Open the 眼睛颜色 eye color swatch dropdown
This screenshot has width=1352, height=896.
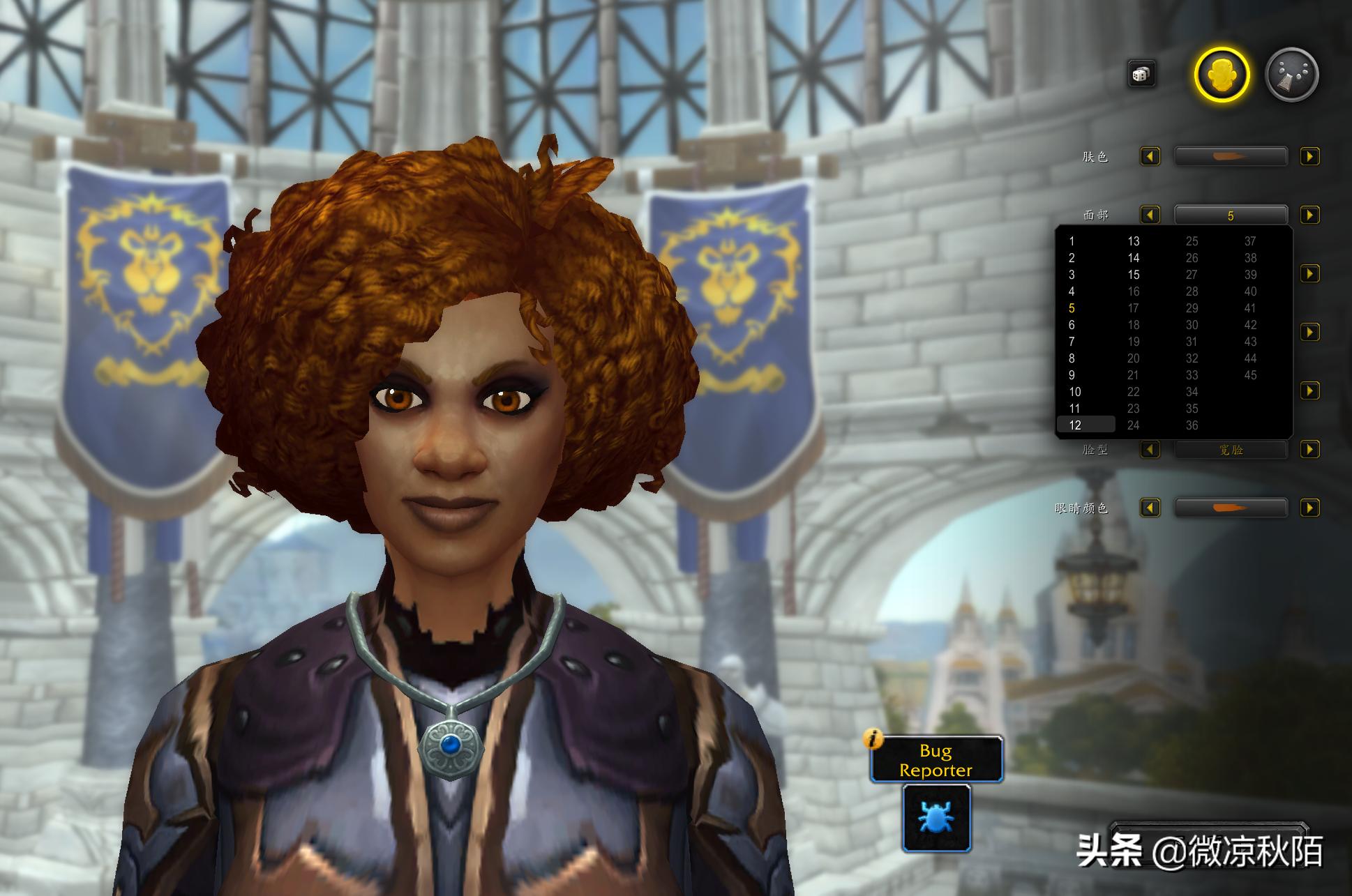1231,508
